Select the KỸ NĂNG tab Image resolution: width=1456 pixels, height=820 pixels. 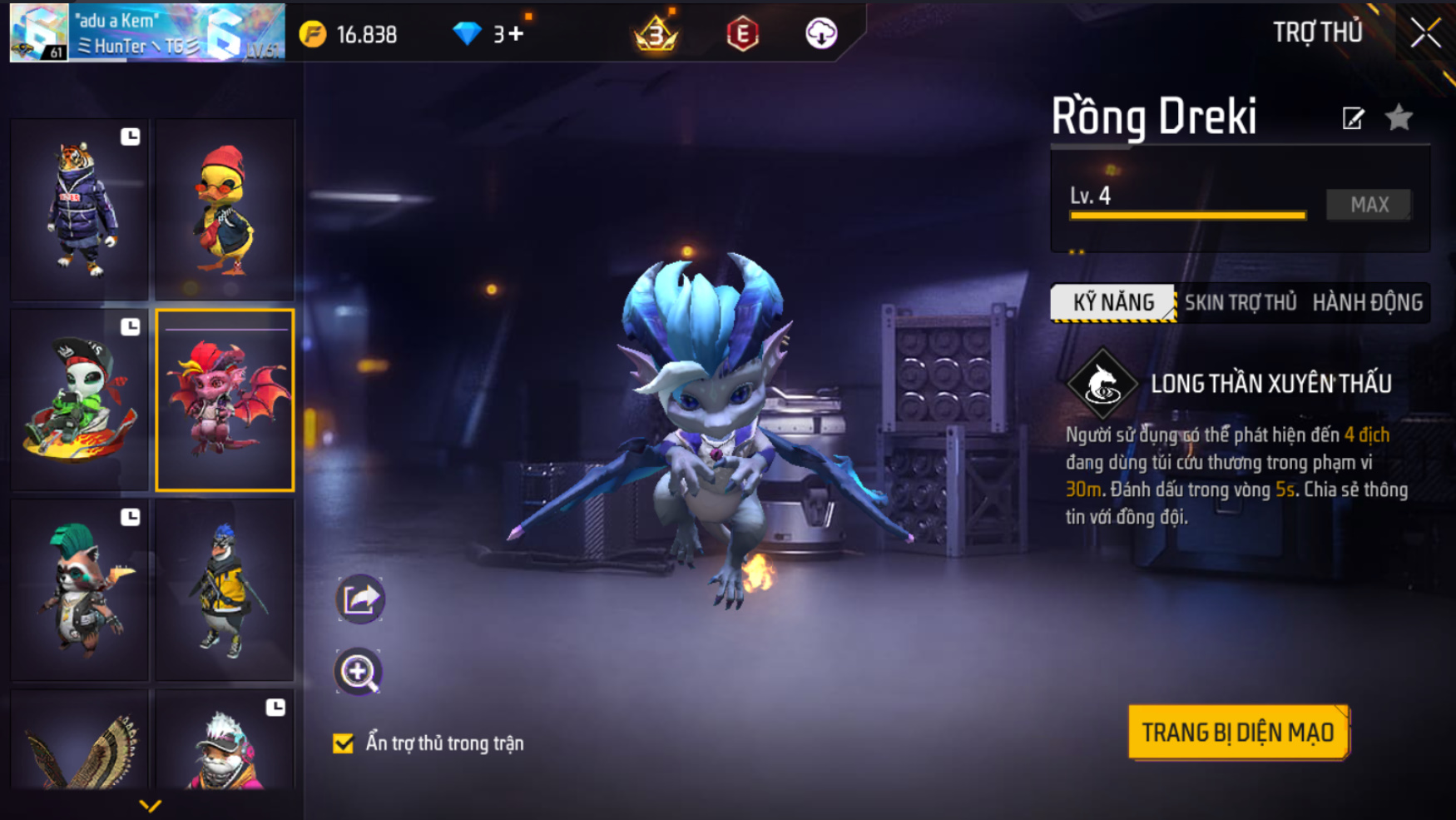[1113, 302]
